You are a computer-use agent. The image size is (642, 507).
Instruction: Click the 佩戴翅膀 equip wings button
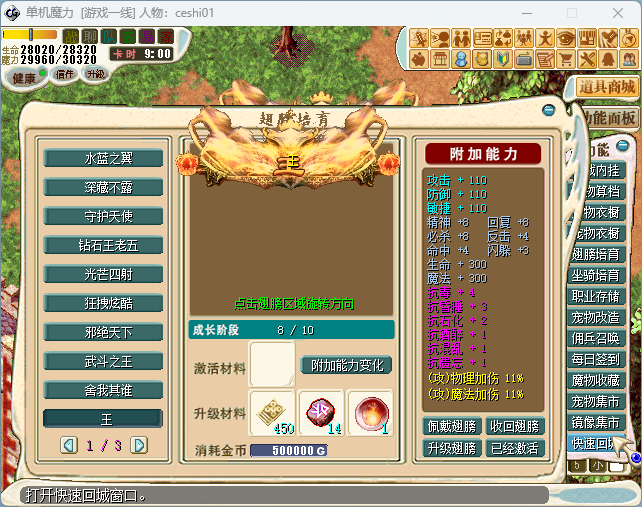point(453,426)
